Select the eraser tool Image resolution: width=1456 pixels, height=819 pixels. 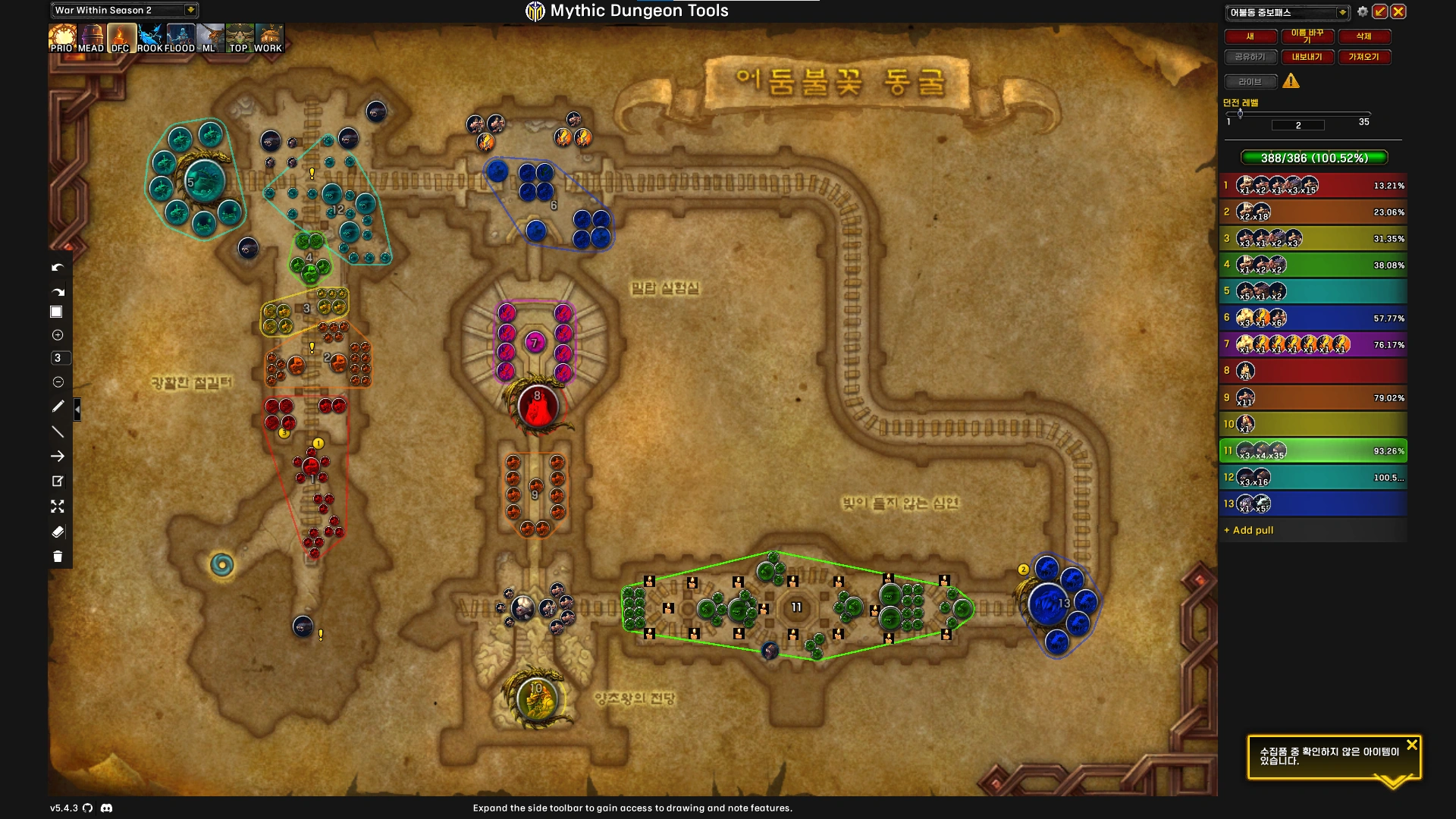58,532
